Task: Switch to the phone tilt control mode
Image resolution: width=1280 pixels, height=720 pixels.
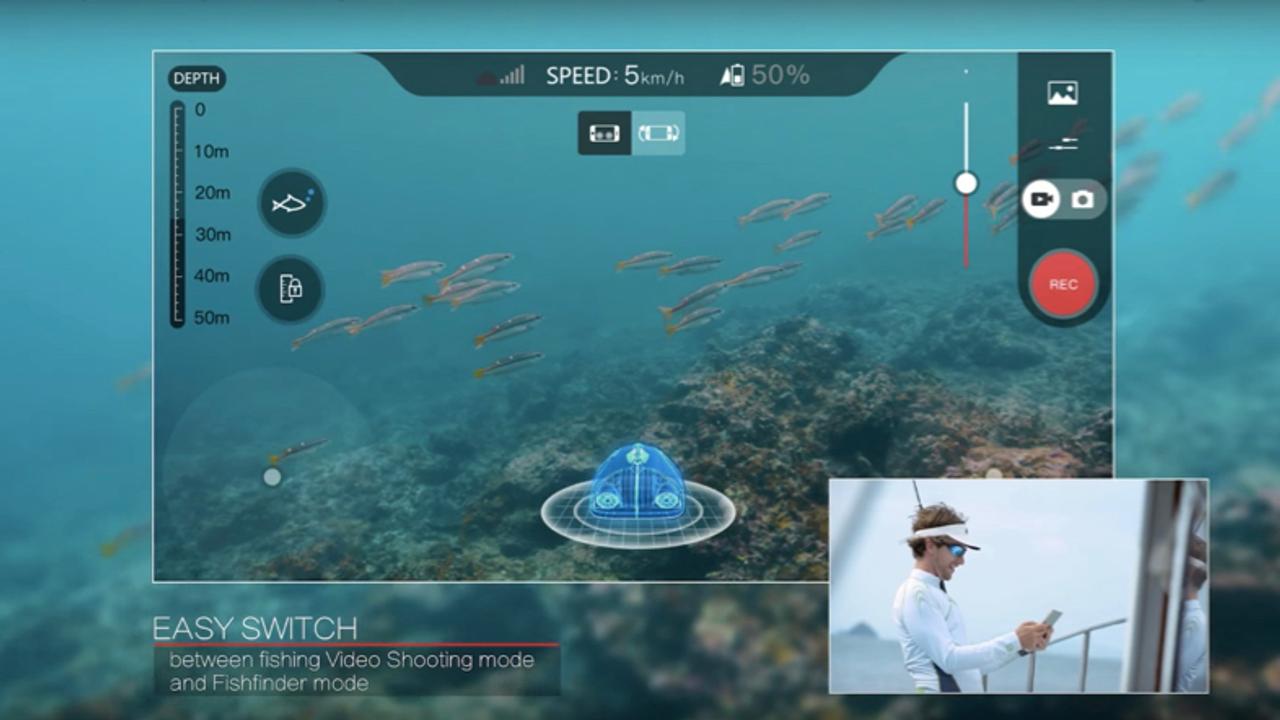Action: coord(658,133)
